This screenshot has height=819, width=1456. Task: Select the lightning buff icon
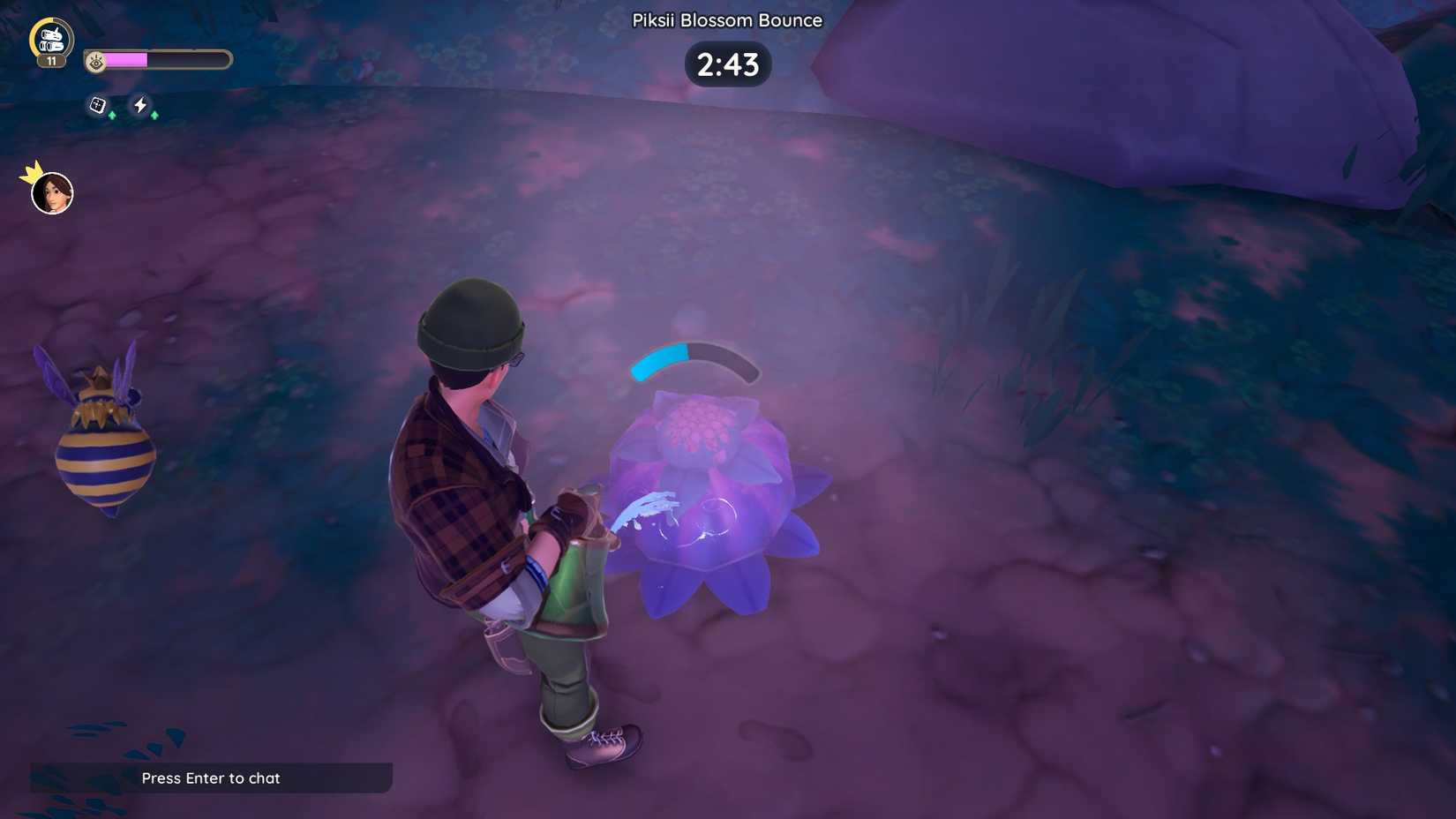(141, 106)
